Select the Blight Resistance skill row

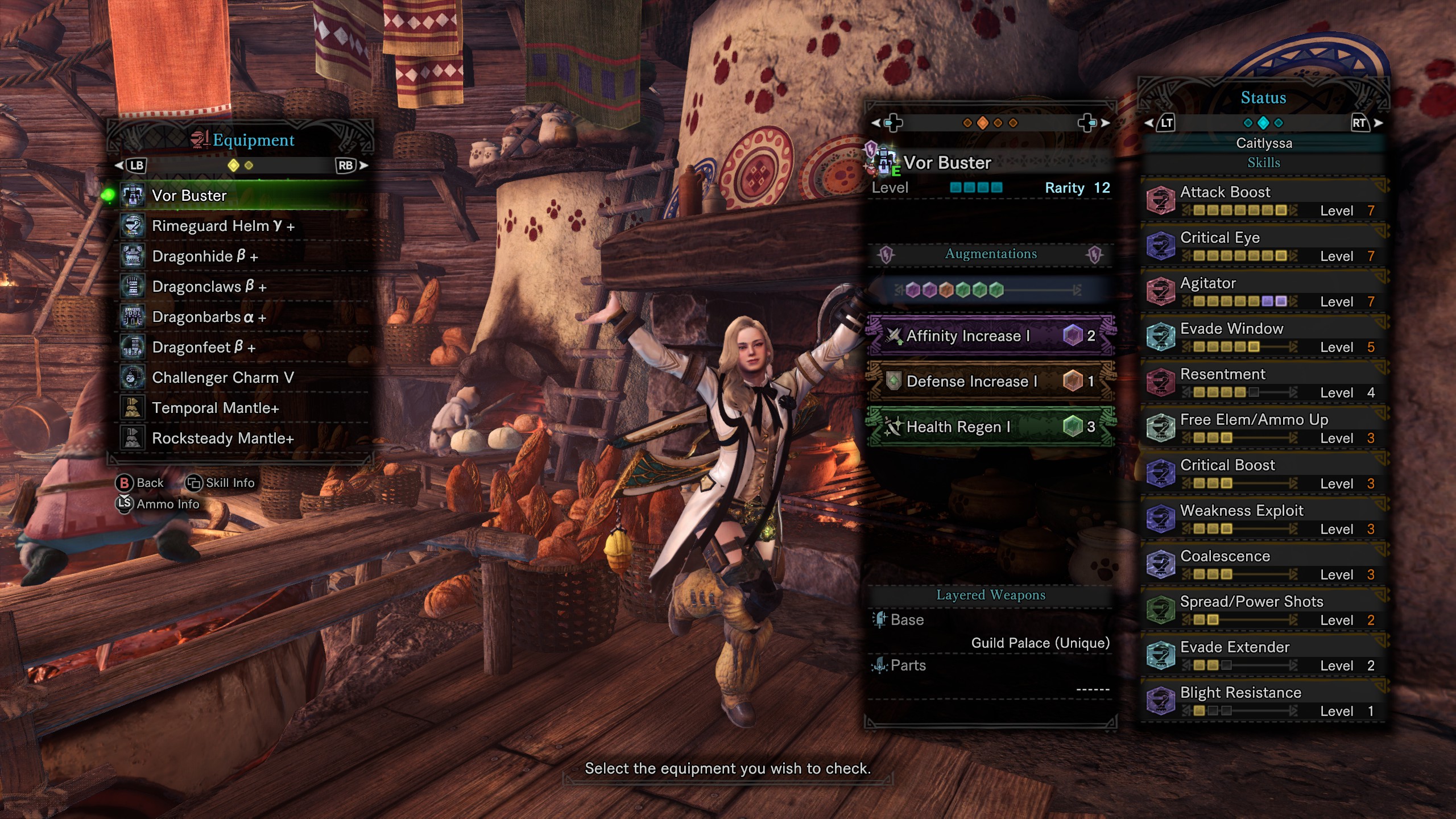[x=1263, y=701]
